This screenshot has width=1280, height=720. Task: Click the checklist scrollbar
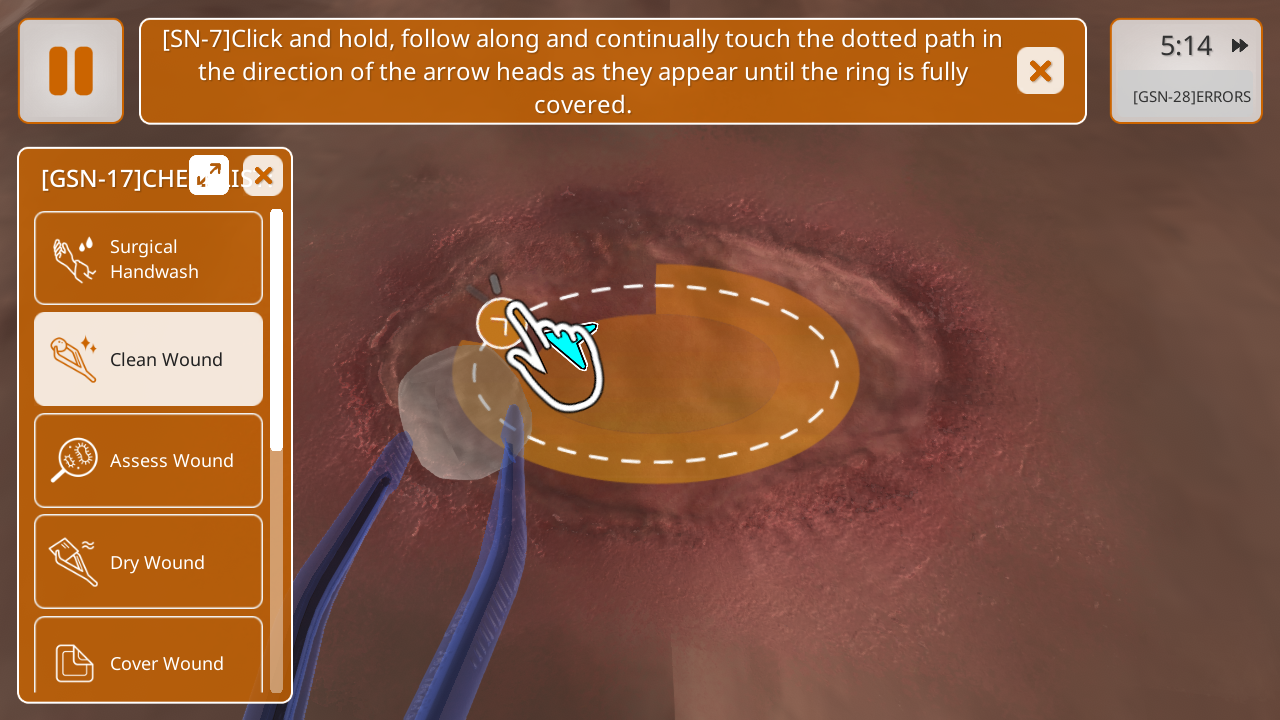[276, 330]
